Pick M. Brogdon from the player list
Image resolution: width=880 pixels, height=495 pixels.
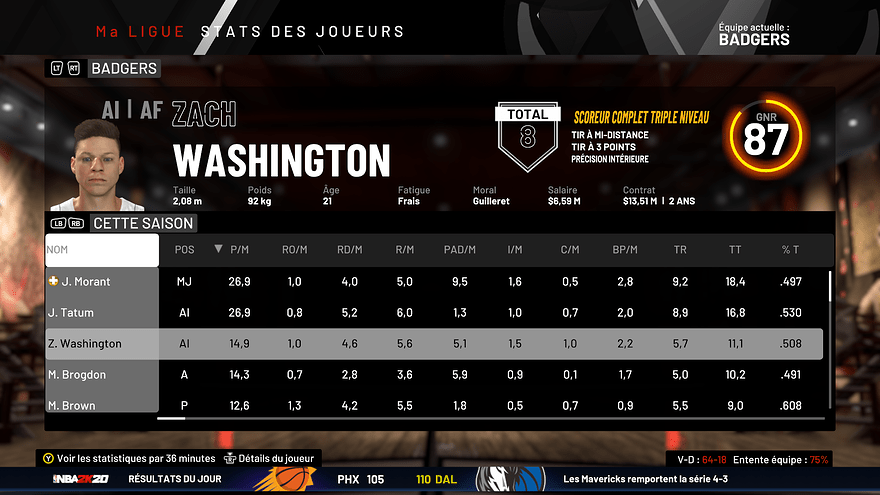coord(101,375)
